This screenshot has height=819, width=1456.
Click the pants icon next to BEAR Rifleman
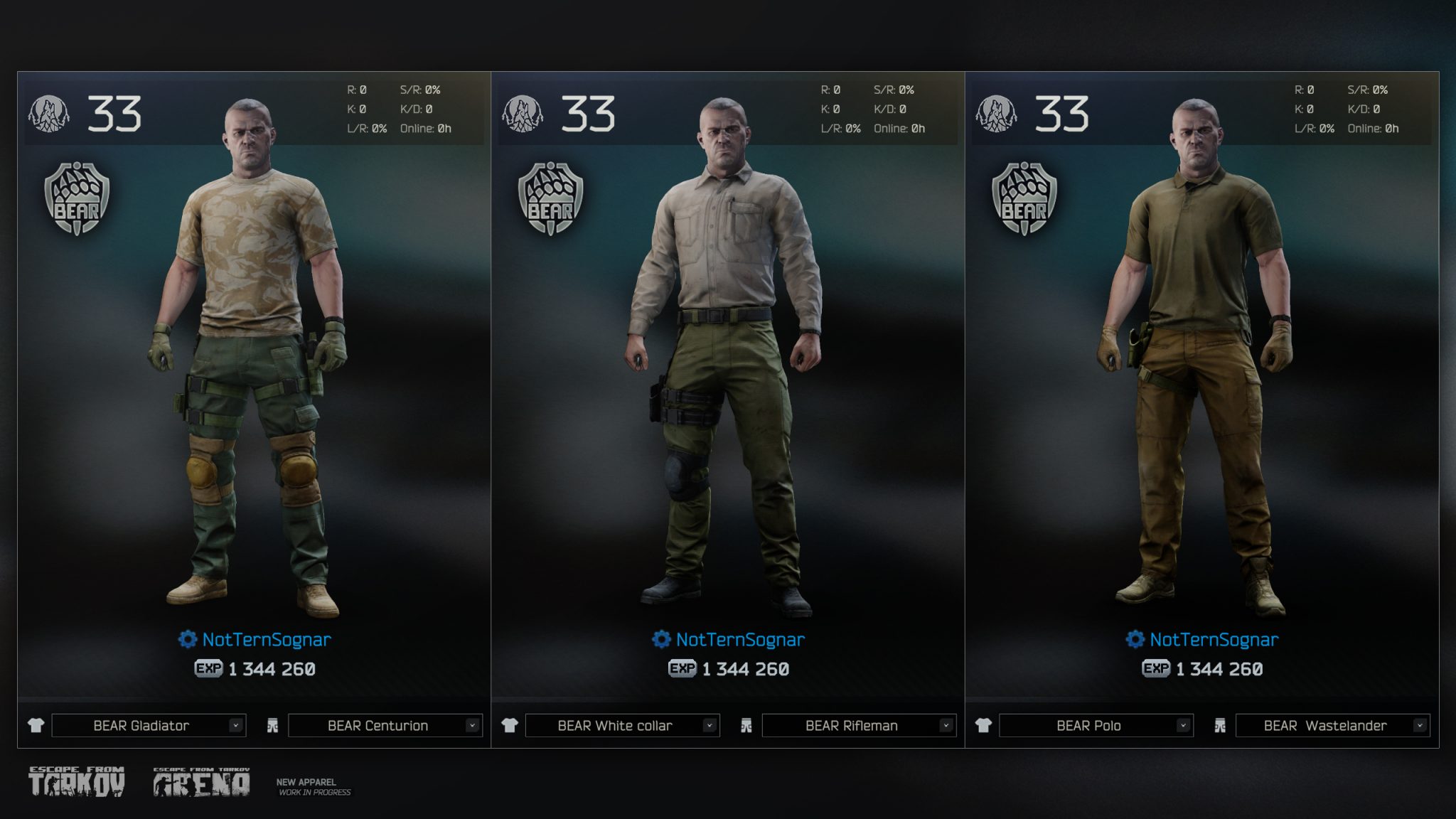pyautogui.click(x=746, y=725)
